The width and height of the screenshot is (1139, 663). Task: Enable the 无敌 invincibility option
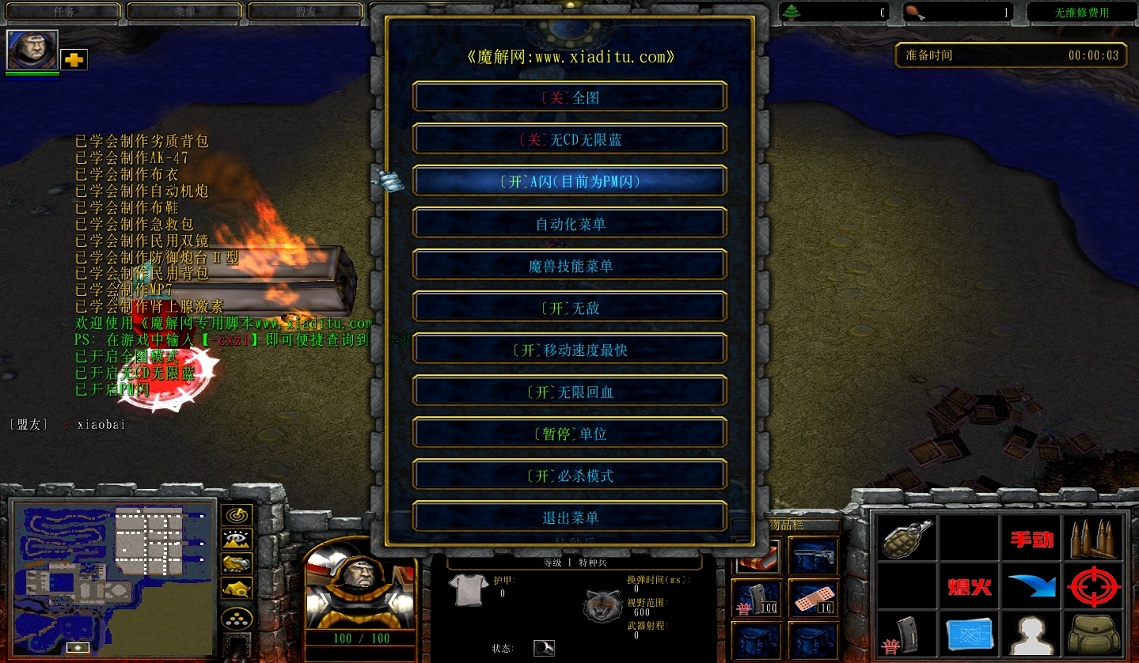[569, 307]
